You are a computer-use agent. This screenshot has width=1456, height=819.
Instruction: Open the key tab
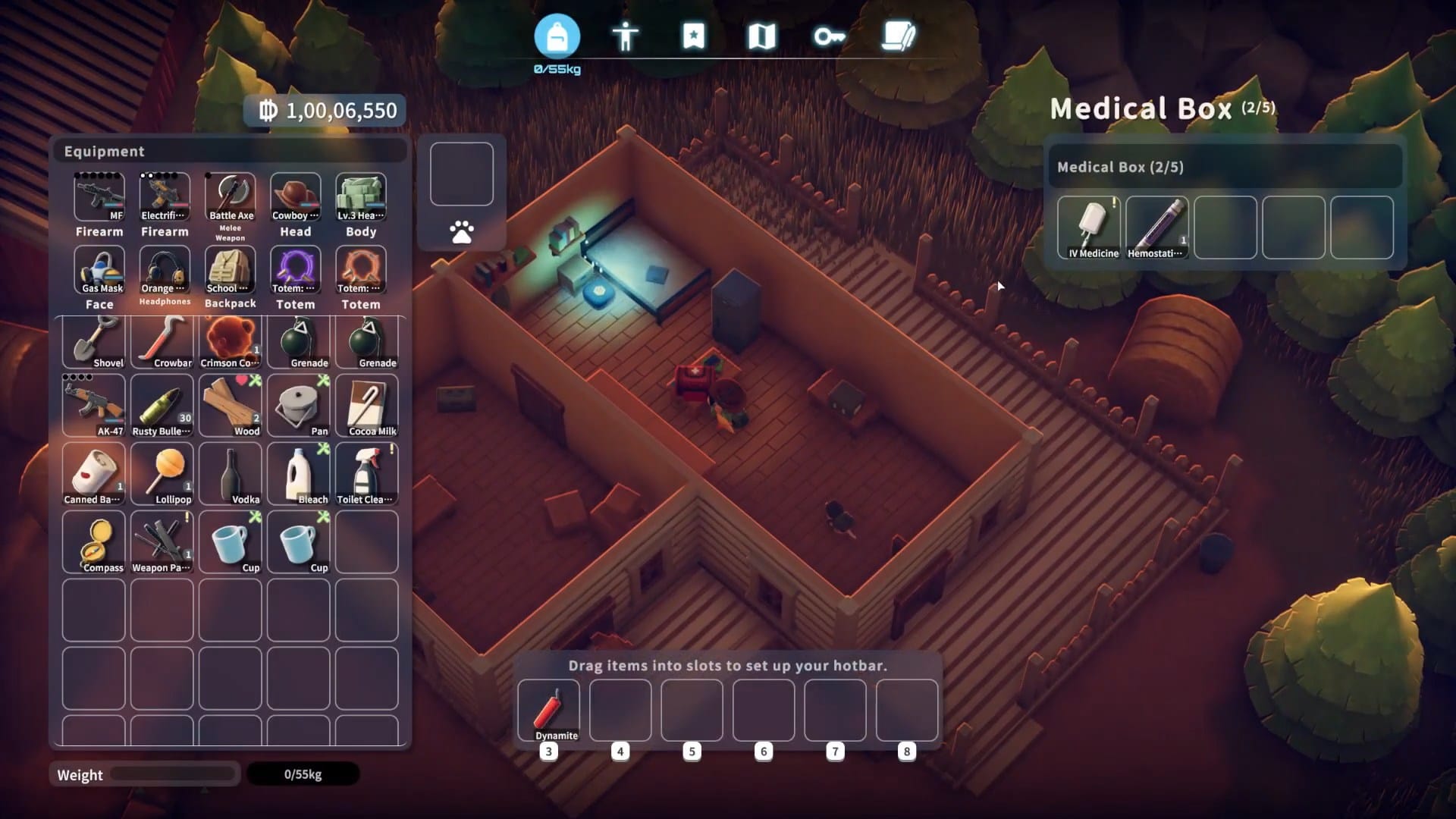pos(829,36)
